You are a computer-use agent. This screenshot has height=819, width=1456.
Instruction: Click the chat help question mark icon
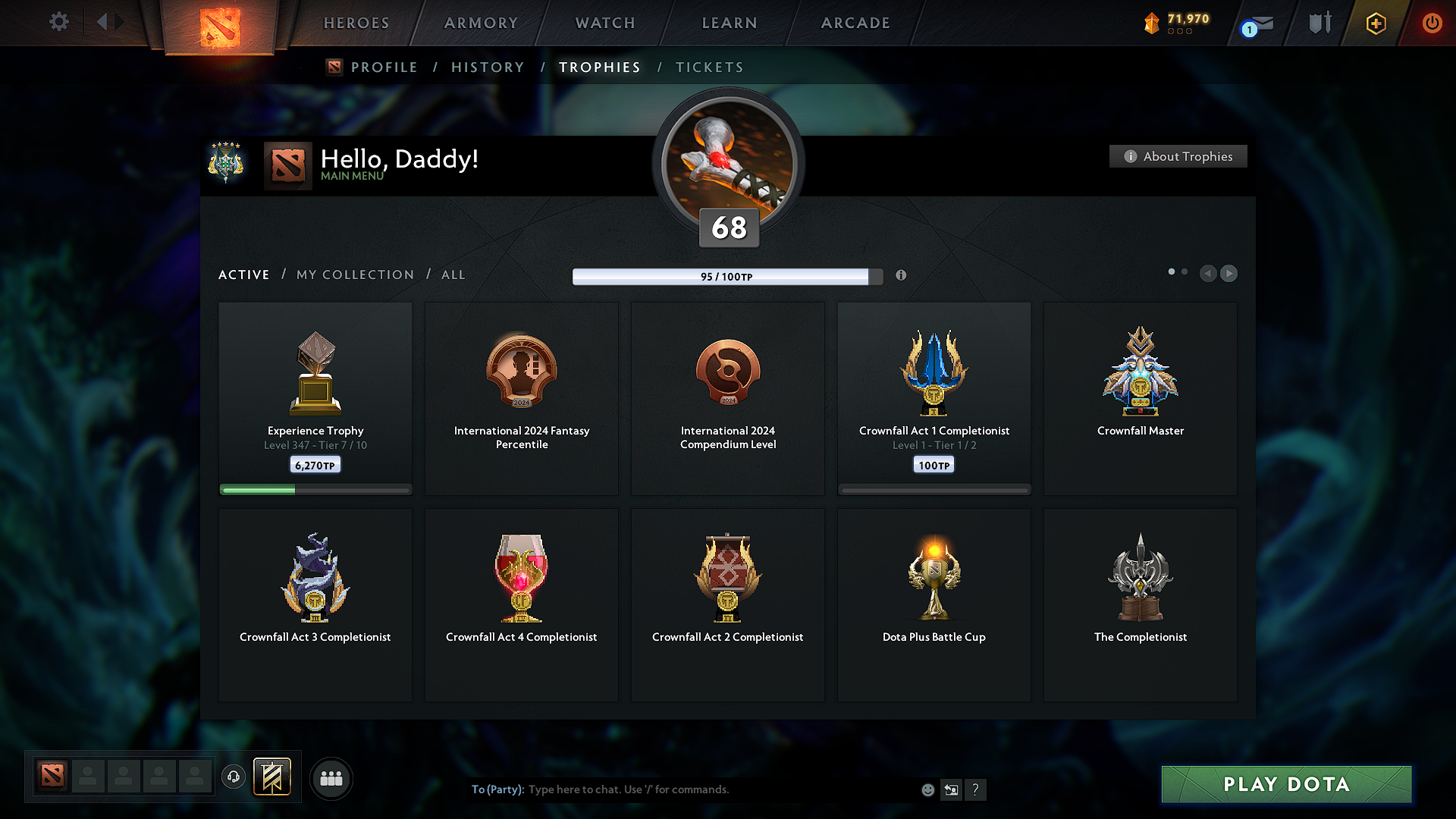tap(976, 789)
